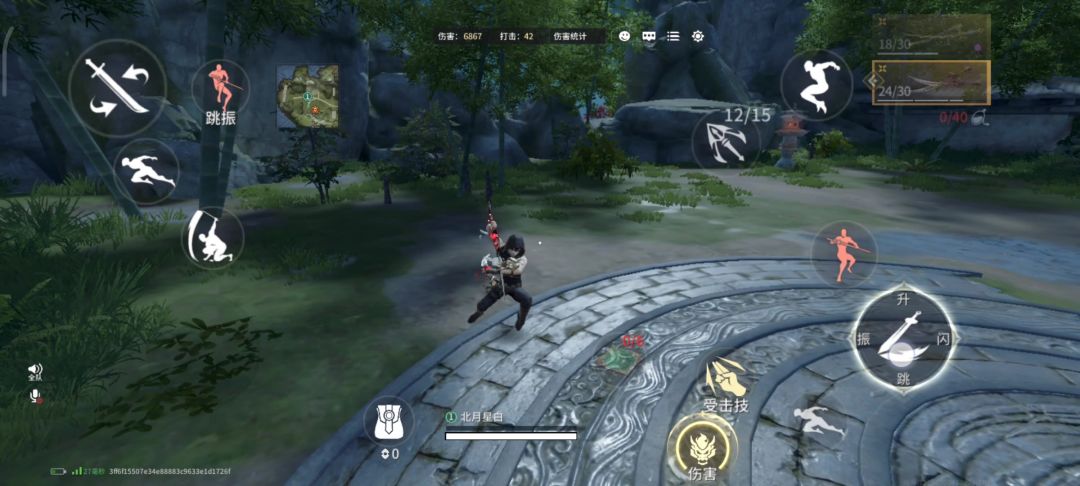Trigger the sprint running figure button

coord(148,171)
